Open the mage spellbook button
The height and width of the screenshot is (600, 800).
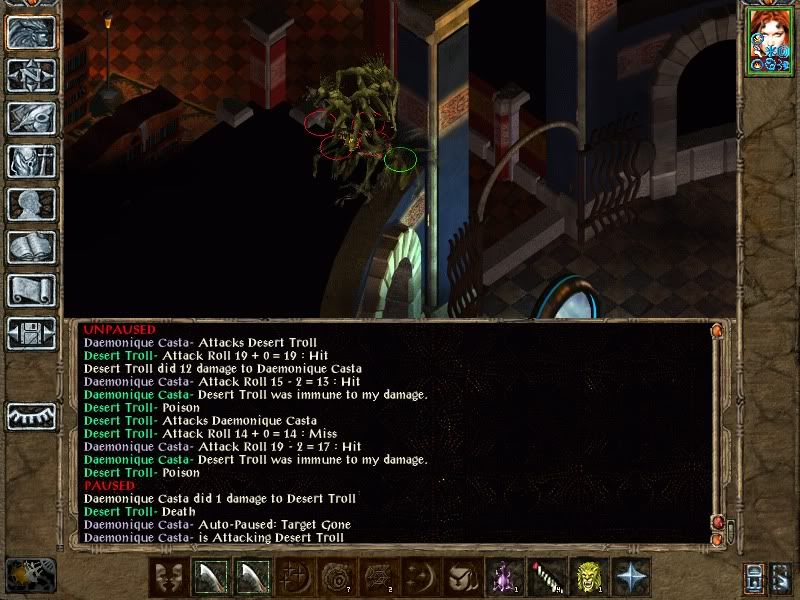[x=31, y=247]
